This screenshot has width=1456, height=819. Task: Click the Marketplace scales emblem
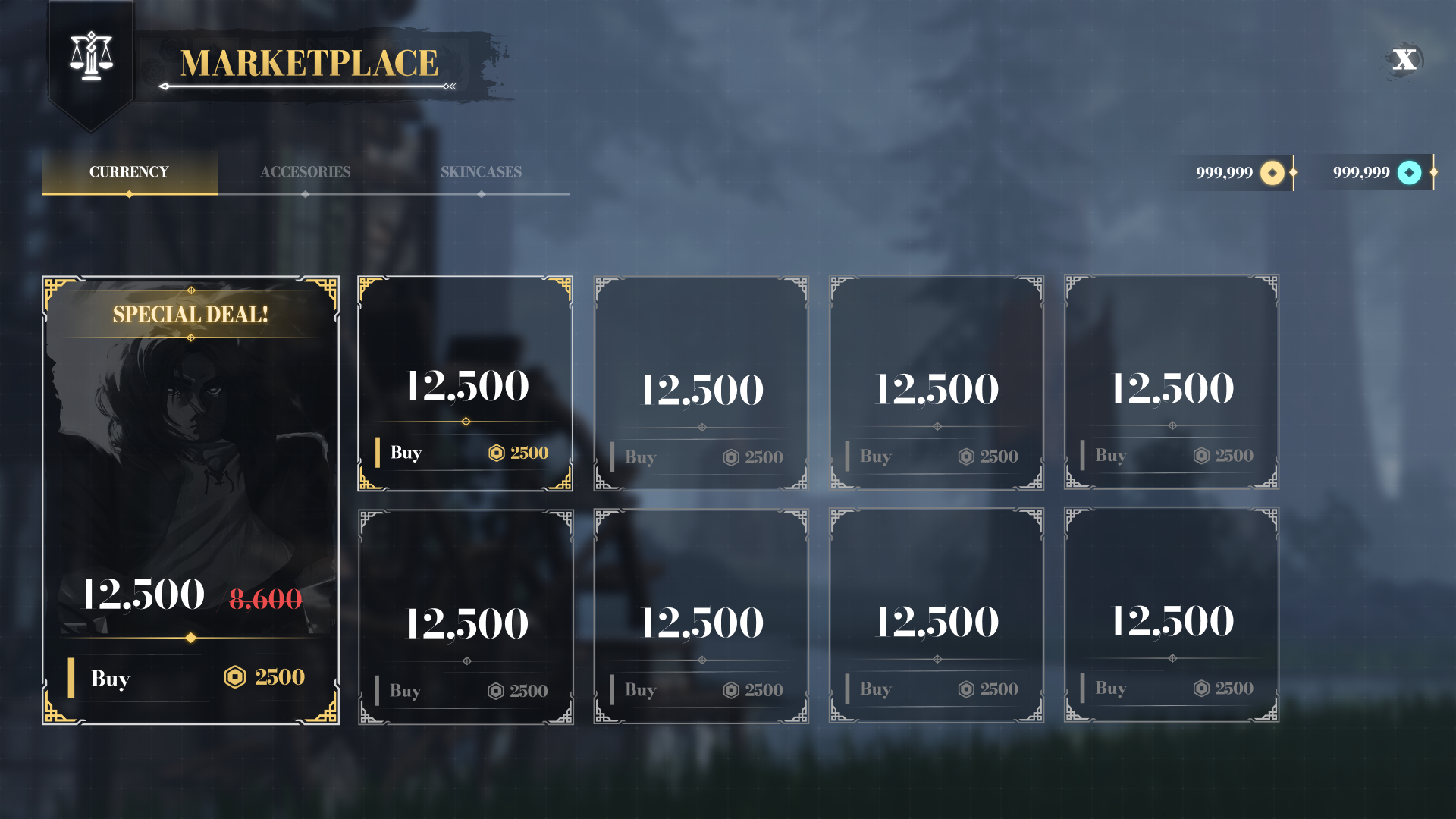pyautogui.click(x=91, y=57)
